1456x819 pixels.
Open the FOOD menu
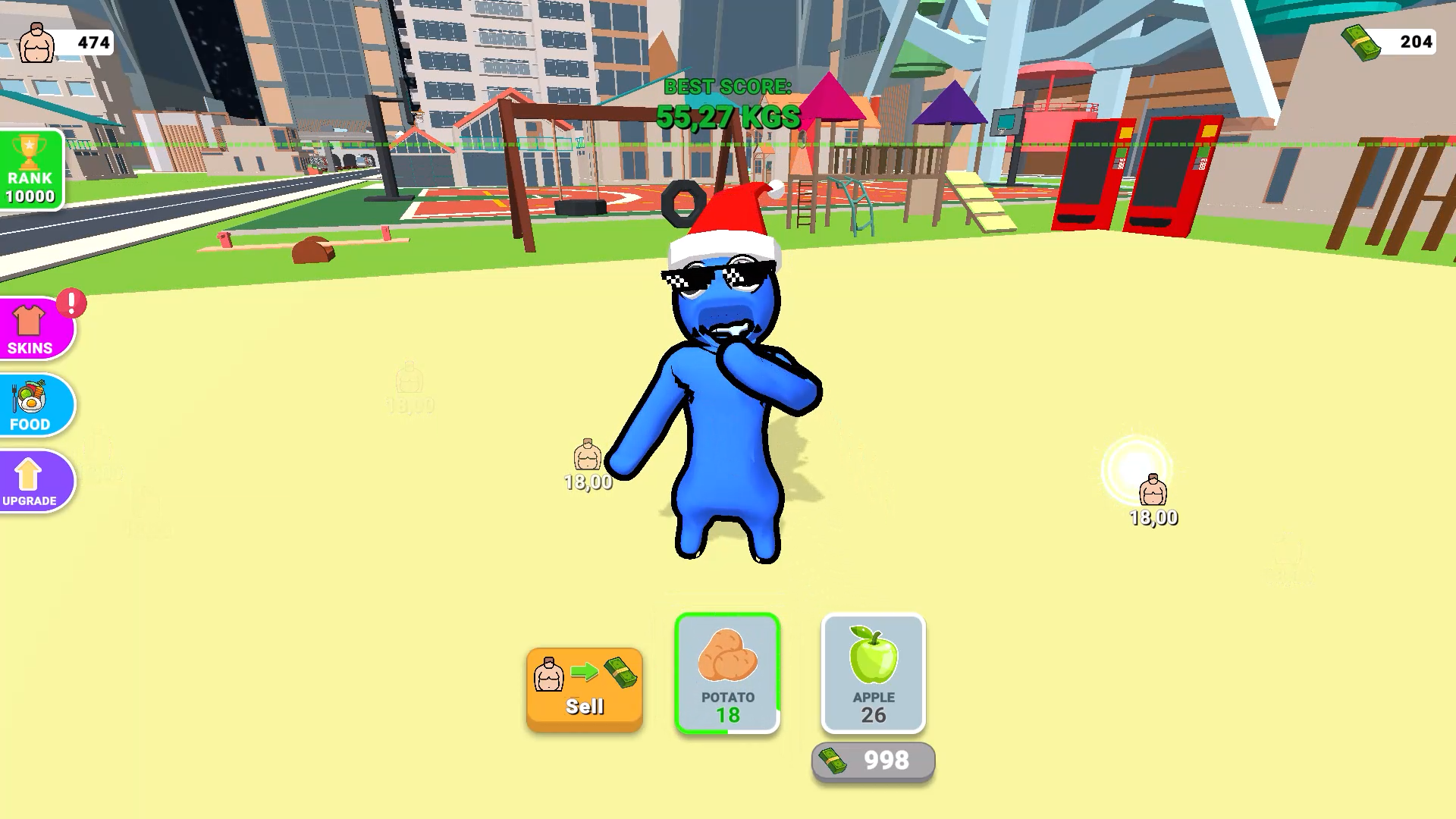(x=29, y=406)
